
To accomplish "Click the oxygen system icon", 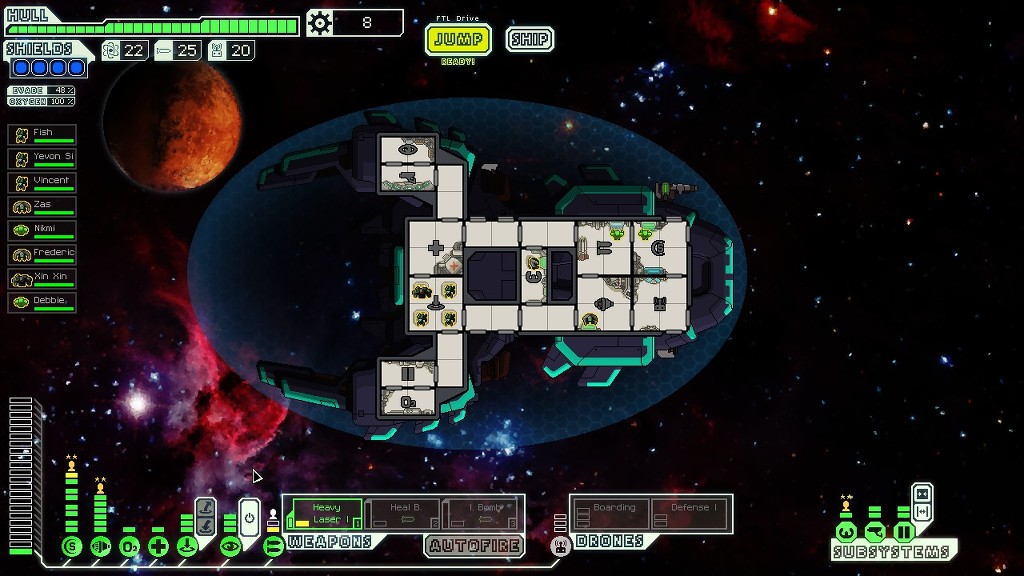I will (x=129, y=546).
